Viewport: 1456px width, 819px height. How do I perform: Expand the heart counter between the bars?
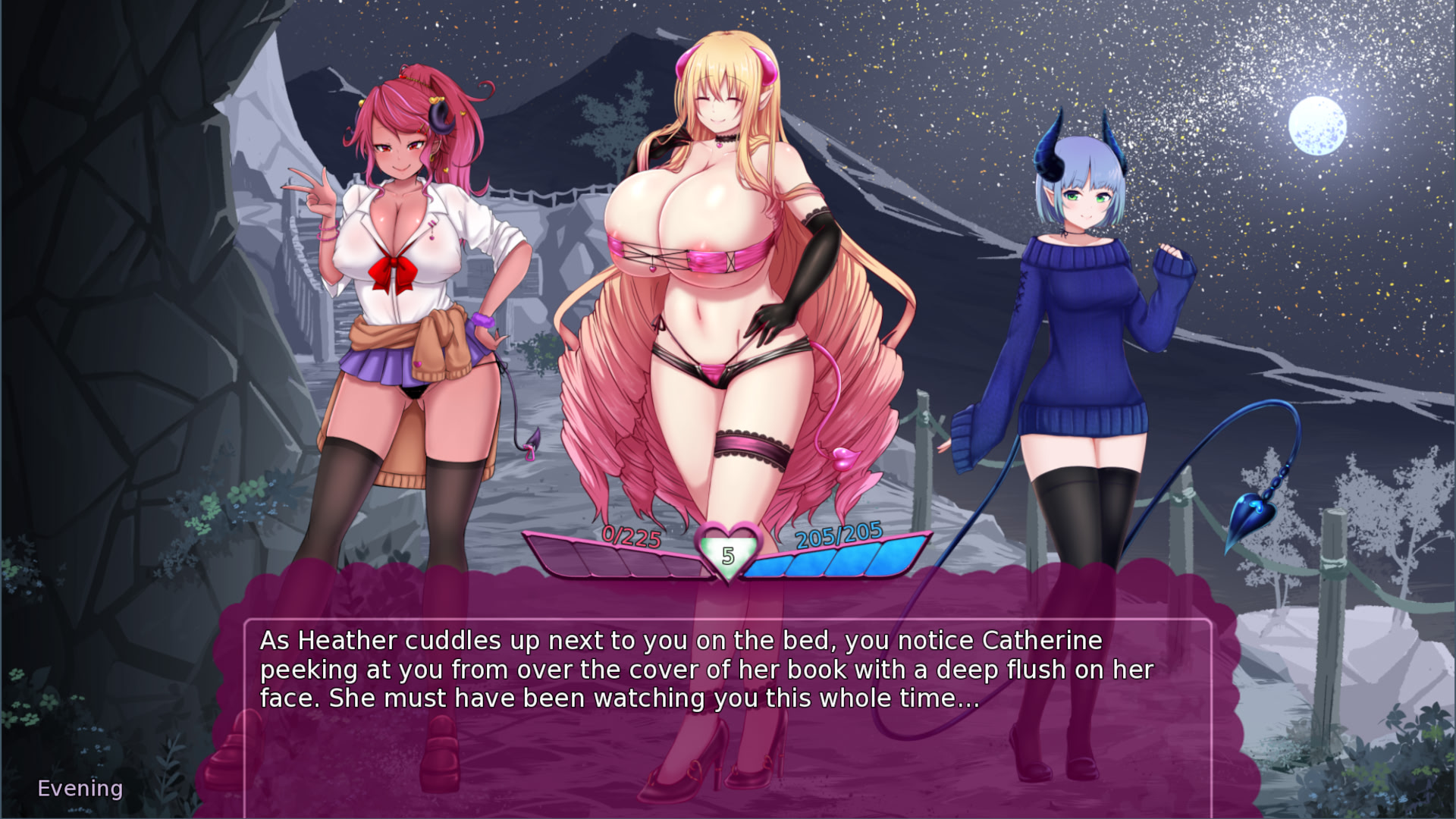(727, 553)
